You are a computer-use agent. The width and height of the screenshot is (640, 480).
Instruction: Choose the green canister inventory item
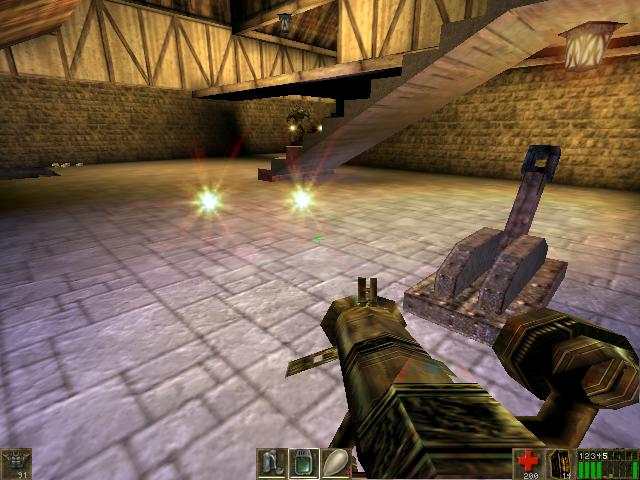coord(304,464)
